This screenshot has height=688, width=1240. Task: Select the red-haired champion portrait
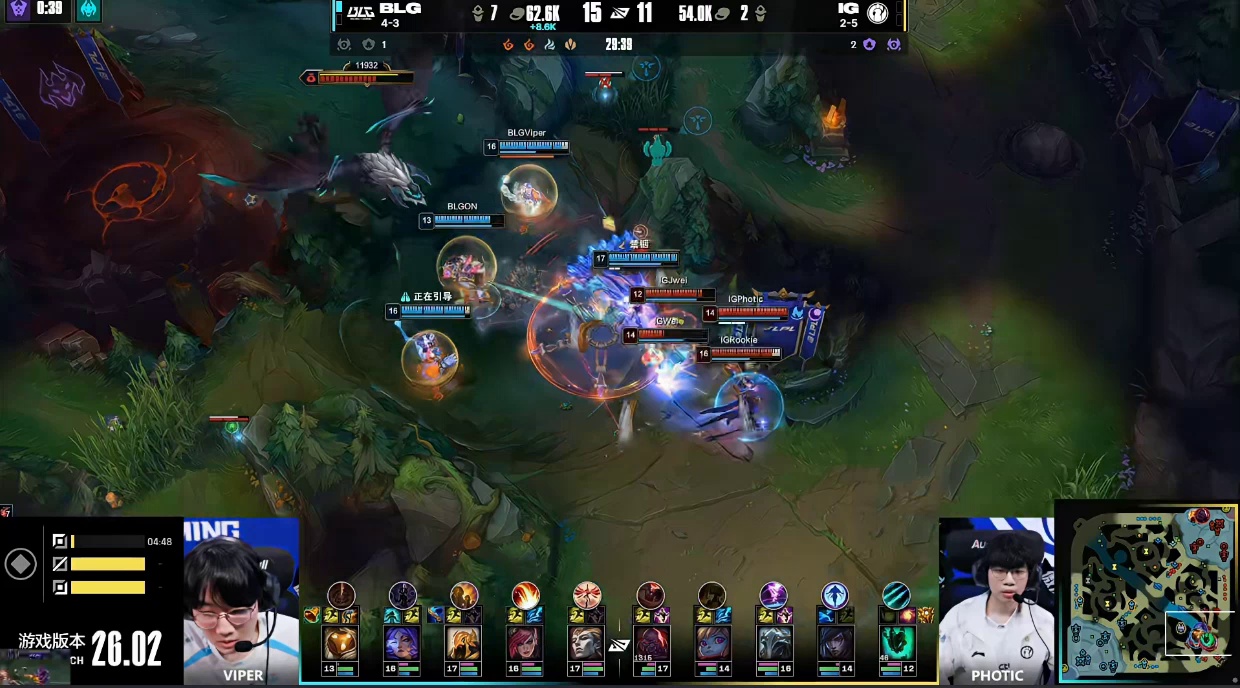point(525,643)
